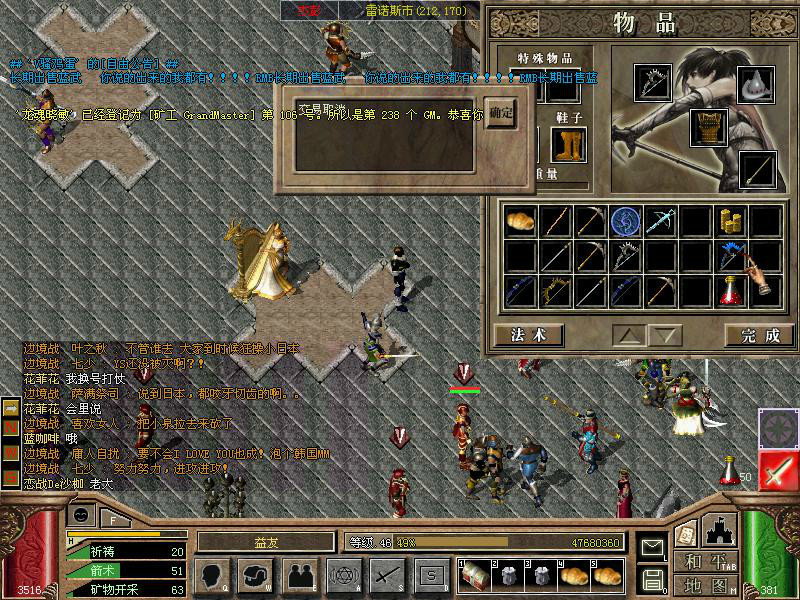The width and height of the screenshot is (800, 600).
Task: Click the 完成 (Done) button in inventory
Action: 751,335
